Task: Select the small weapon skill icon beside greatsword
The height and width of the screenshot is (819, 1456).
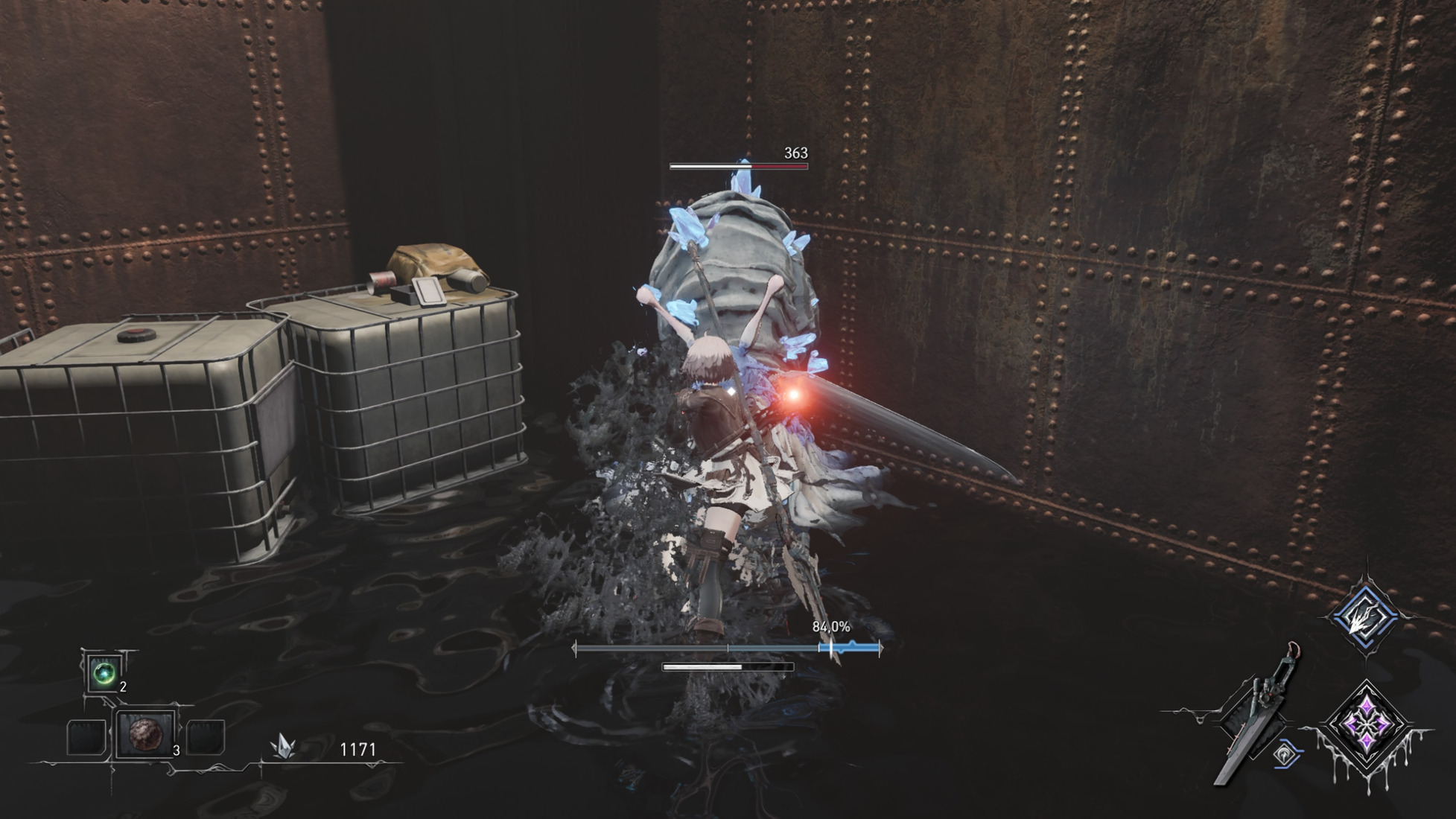Action: click(1286, 755)
